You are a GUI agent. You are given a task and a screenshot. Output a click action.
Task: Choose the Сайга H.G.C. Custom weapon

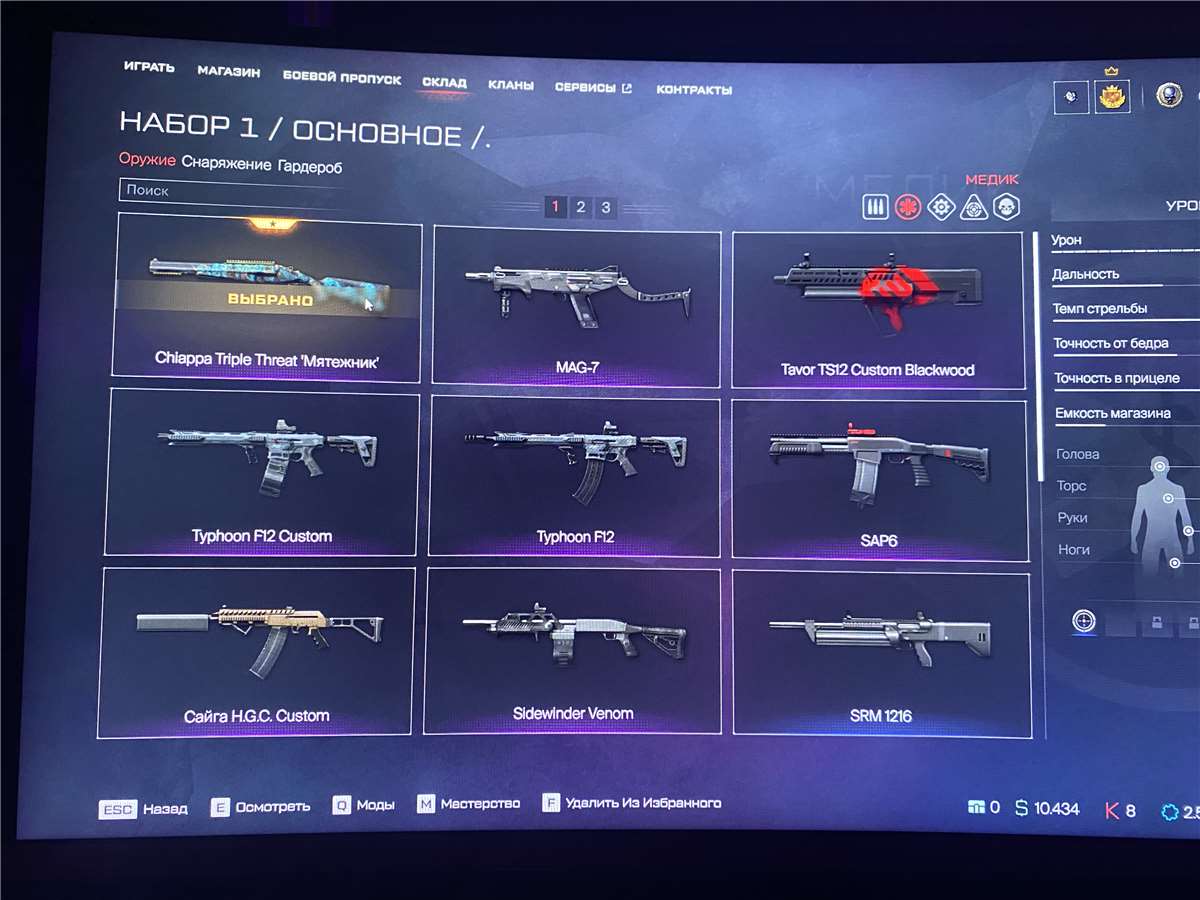tap(256, 651)
